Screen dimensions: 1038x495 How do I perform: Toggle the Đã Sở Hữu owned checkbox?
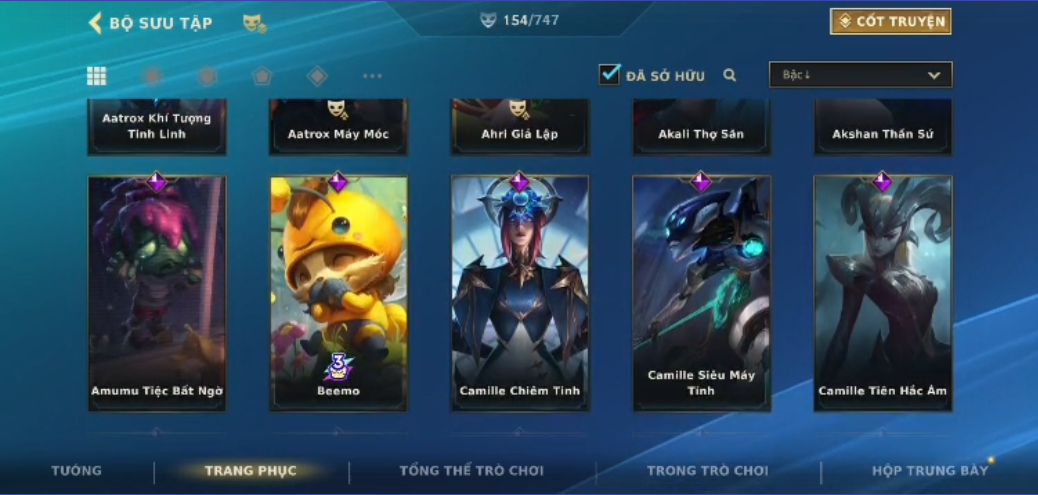click(609, 74)
